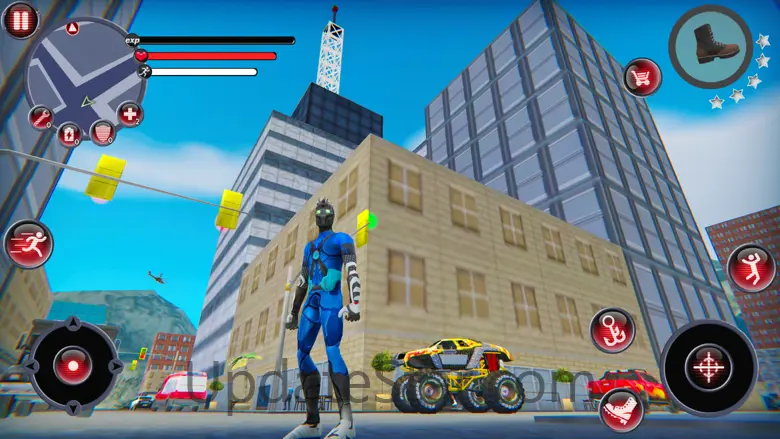Image resolution: width=780 pixels, height=439 pixels.
Task: Open the circular minimap
Action: tap(82, 75)
